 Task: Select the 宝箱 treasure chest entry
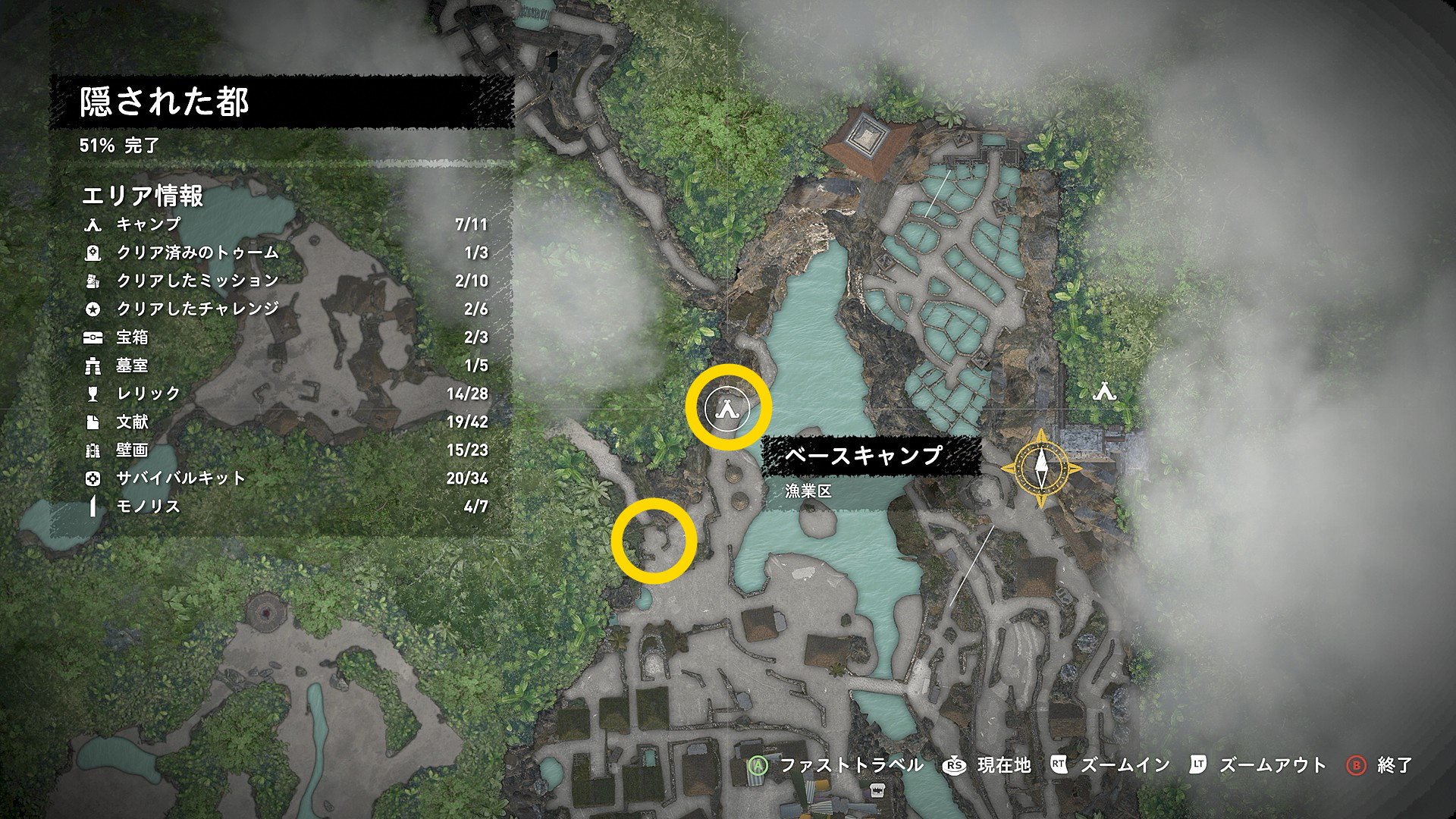tap(132, 337)
